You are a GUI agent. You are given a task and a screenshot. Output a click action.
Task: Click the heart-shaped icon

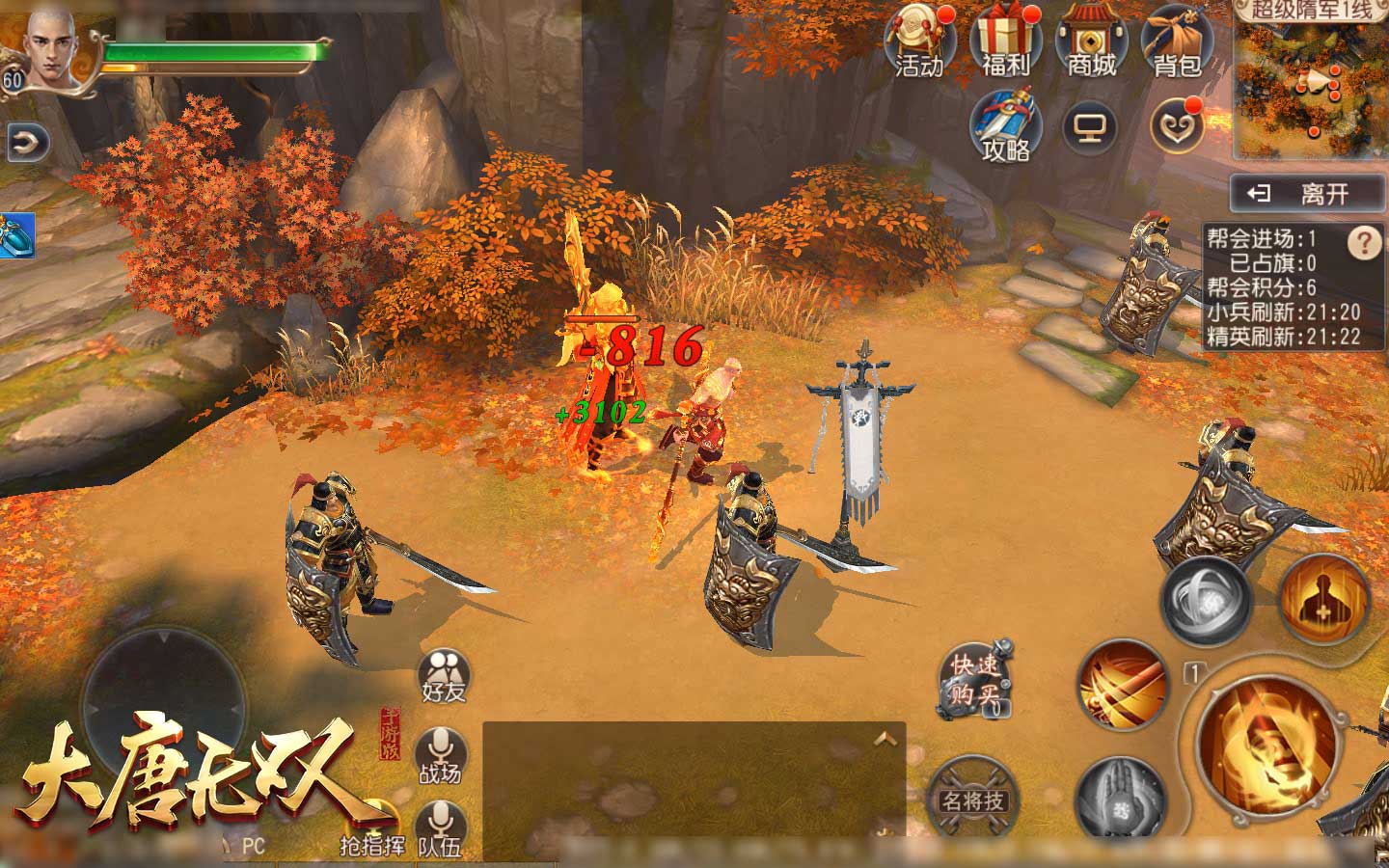coord(1177,127)
